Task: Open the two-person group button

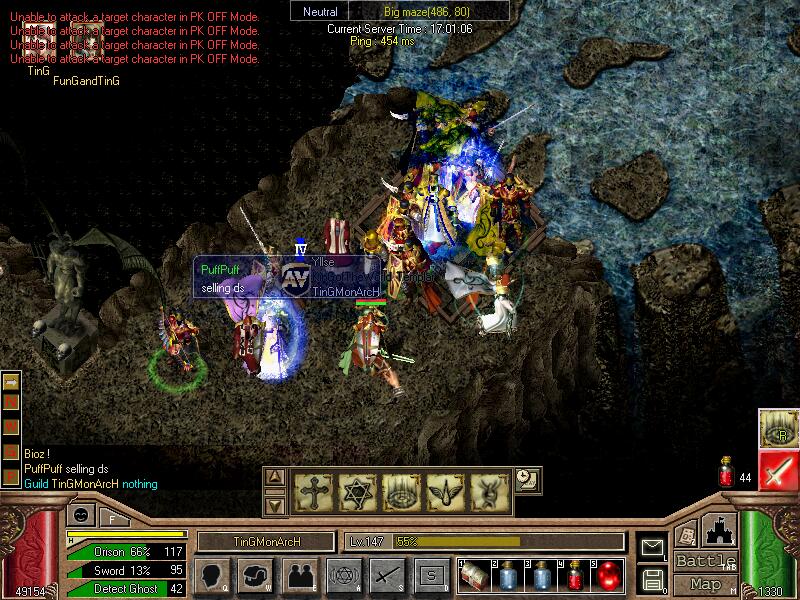Action: tap(299, 575)
